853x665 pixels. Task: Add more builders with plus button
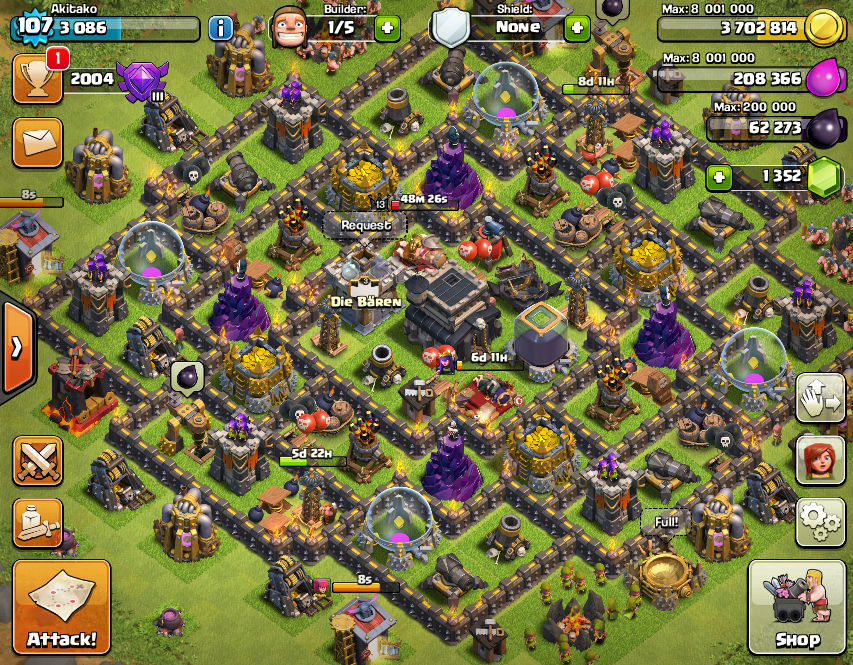(387, 28)
